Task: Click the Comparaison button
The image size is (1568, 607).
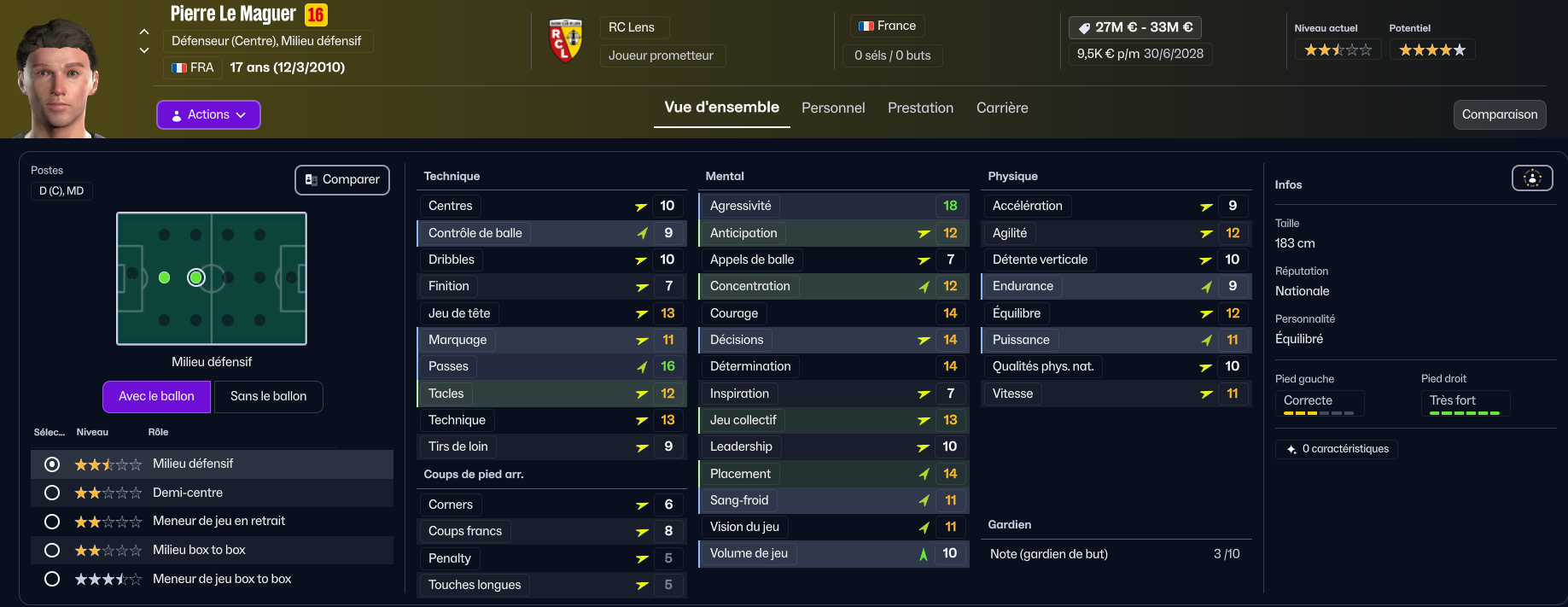Action: (x=1499, y=114)
